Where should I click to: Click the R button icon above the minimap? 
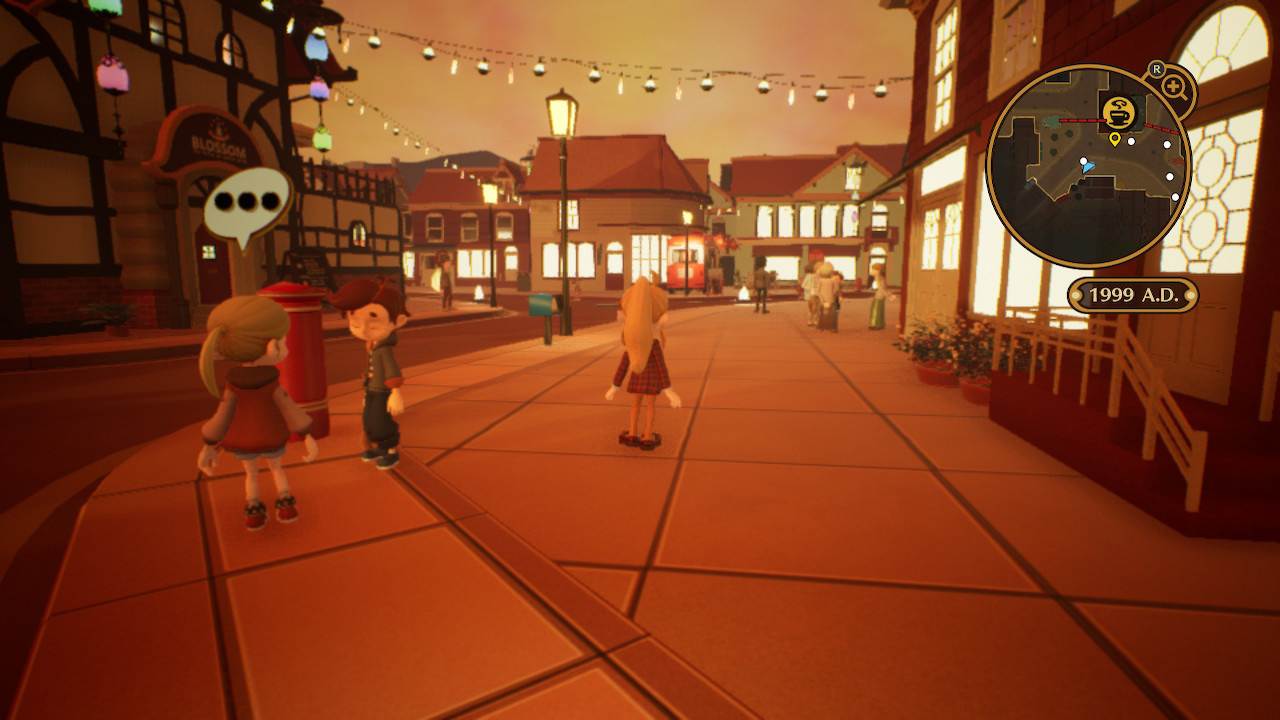pyautogui.click(x=1156, y=69)
